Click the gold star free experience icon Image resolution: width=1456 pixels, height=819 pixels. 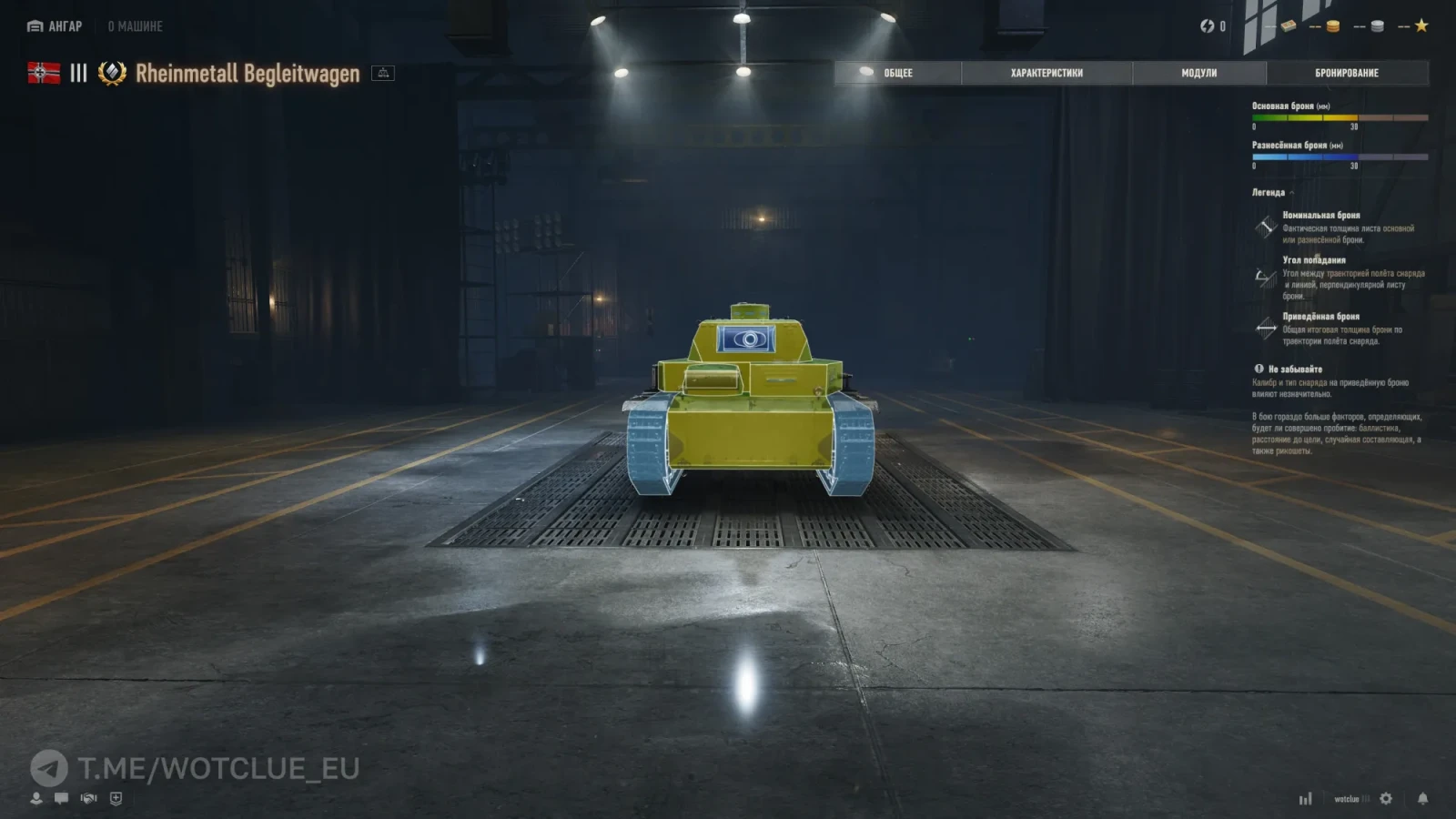pyautogui.click(x=1421, y=25)
